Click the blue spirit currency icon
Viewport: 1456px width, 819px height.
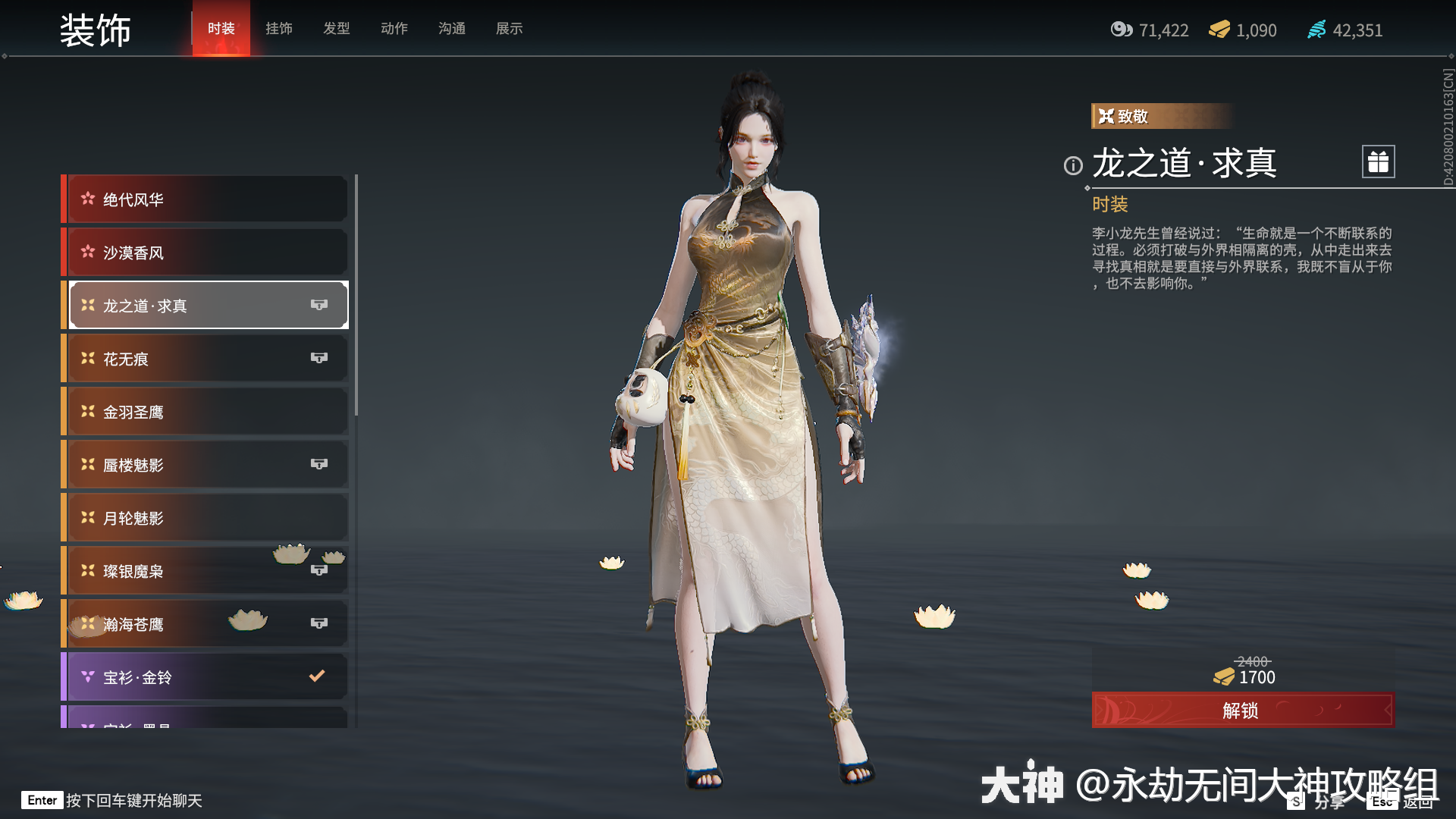[1317, 30]
